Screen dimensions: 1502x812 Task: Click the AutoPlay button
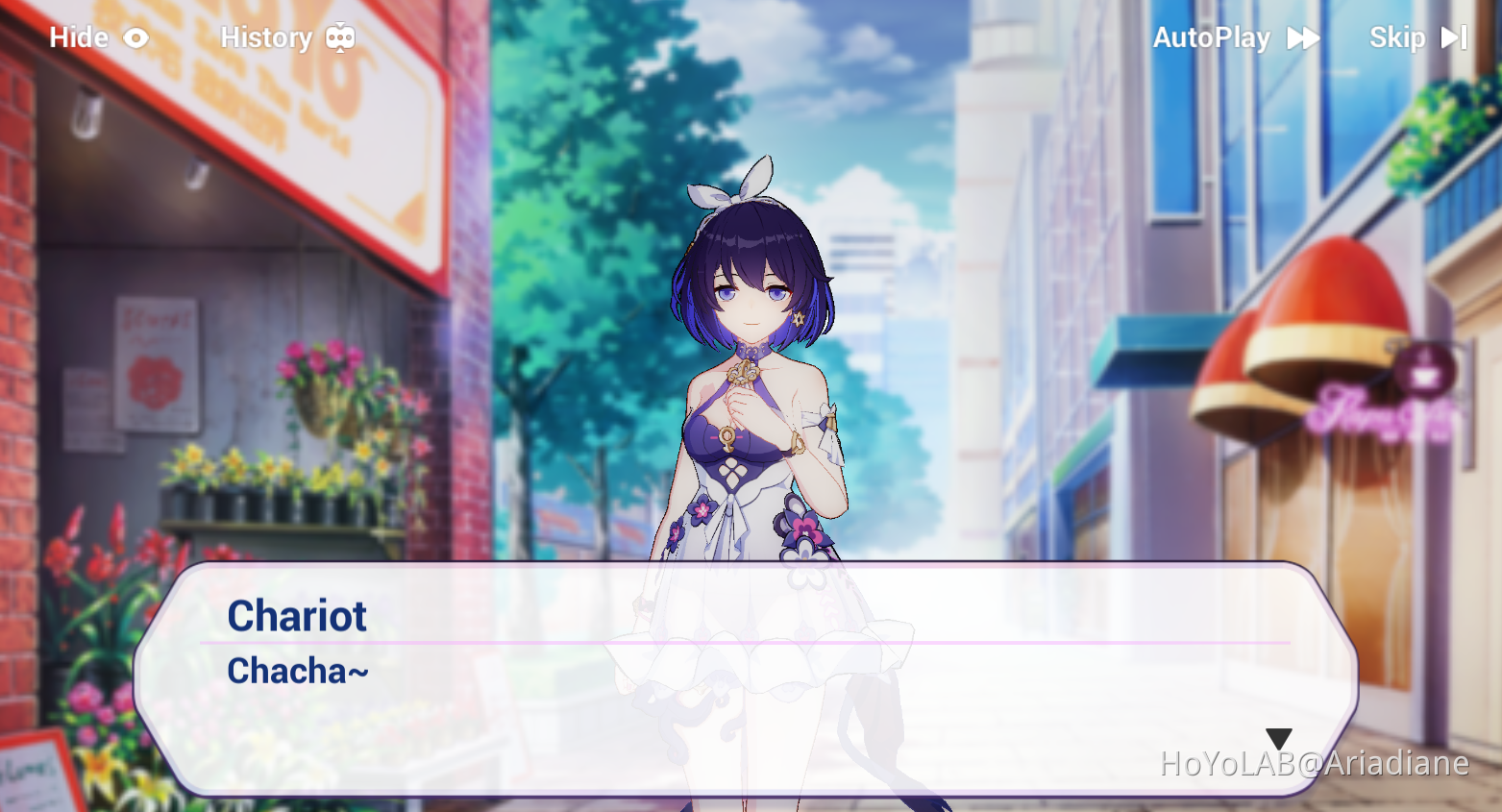(x=1213, y=37)
